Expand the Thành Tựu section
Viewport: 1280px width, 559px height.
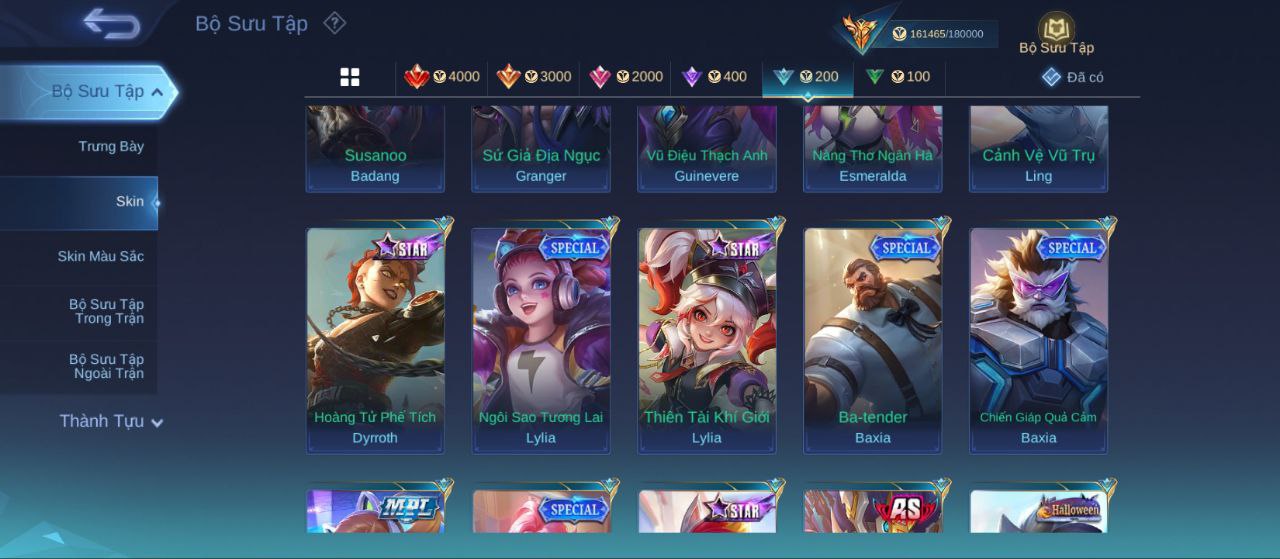pyautogui.click(x=110, y=422)
